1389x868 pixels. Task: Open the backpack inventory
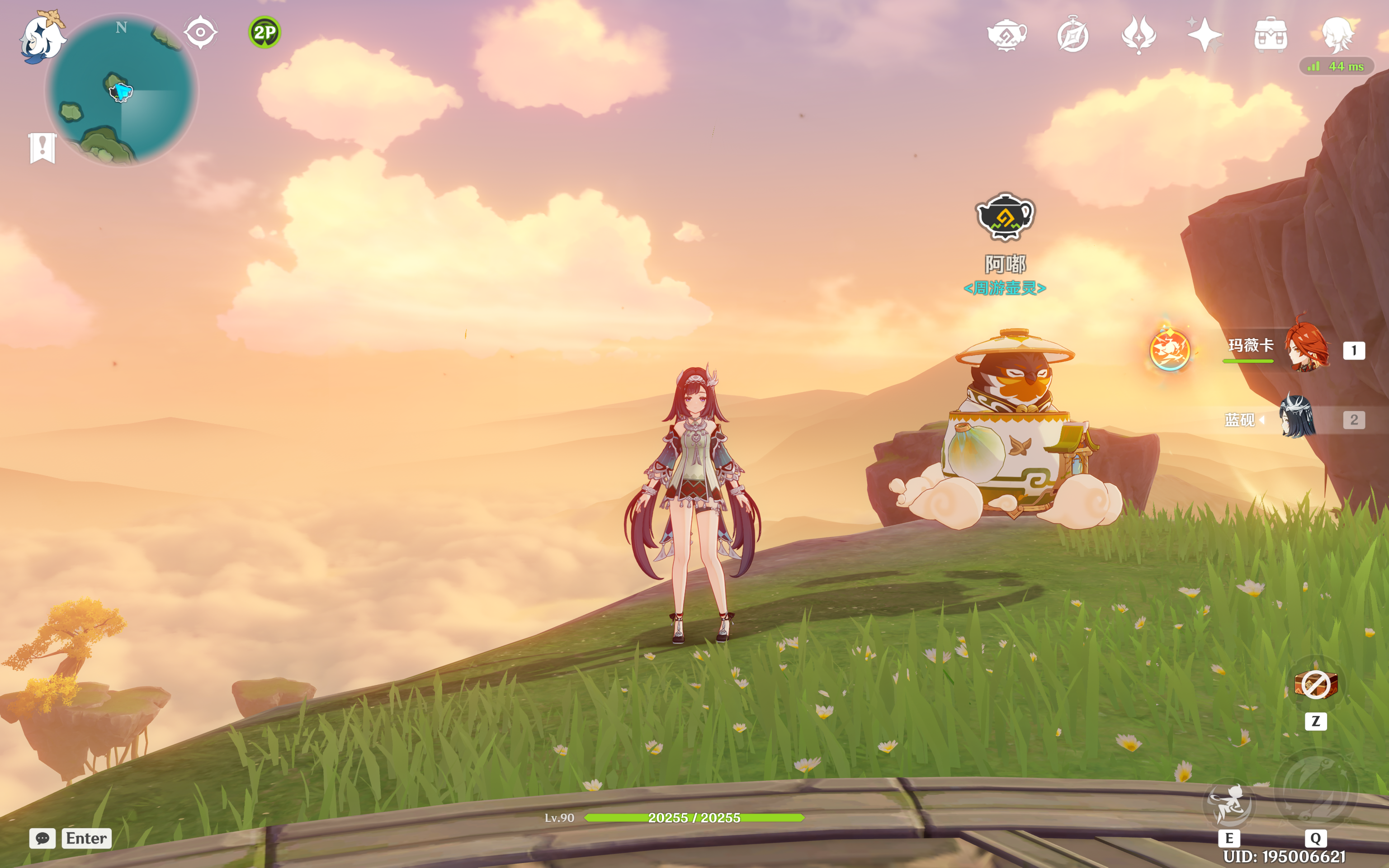(x=1271, y=35)
